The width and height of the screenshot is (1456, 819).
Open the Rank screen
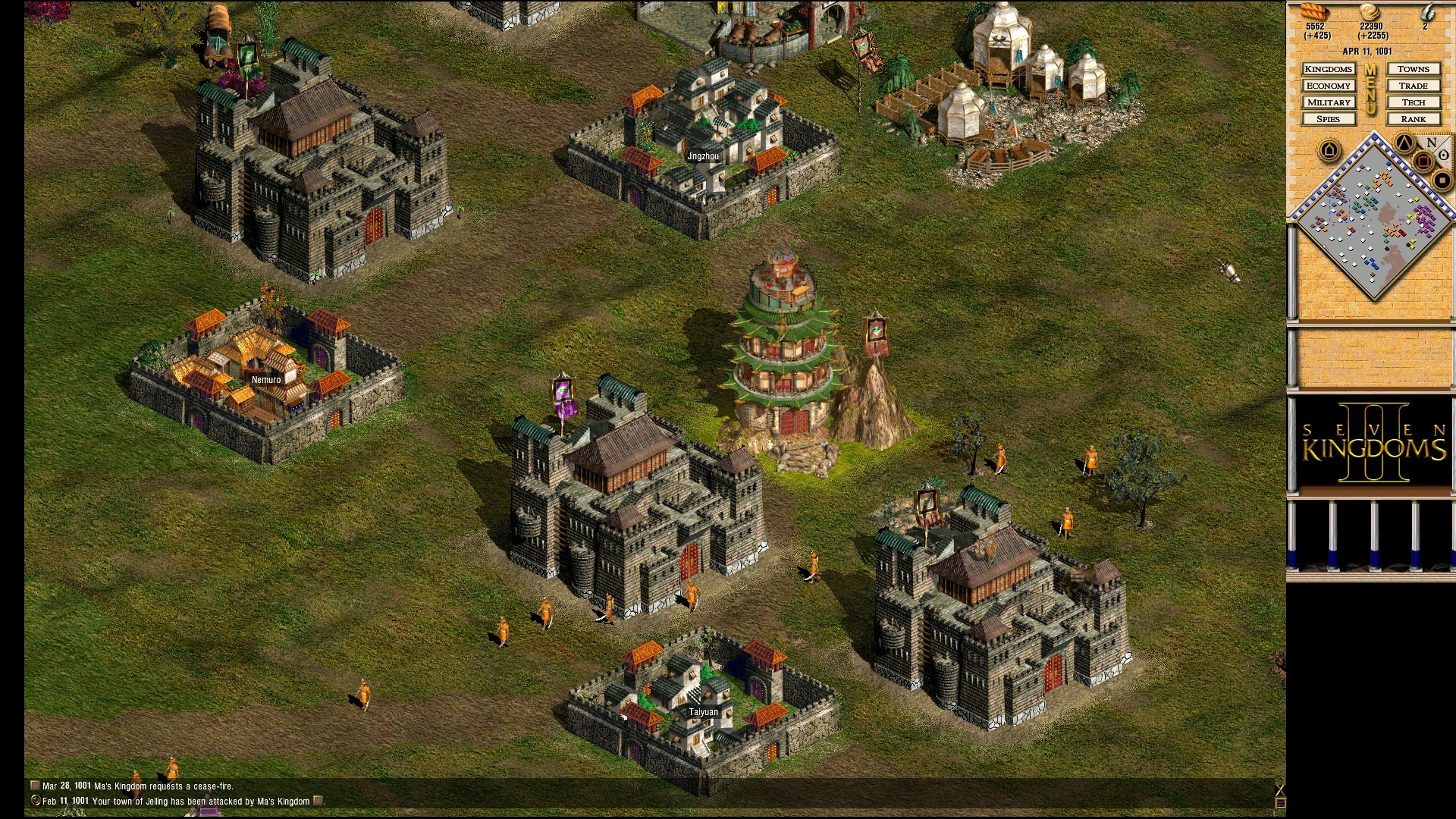[x=1414, y=119]
